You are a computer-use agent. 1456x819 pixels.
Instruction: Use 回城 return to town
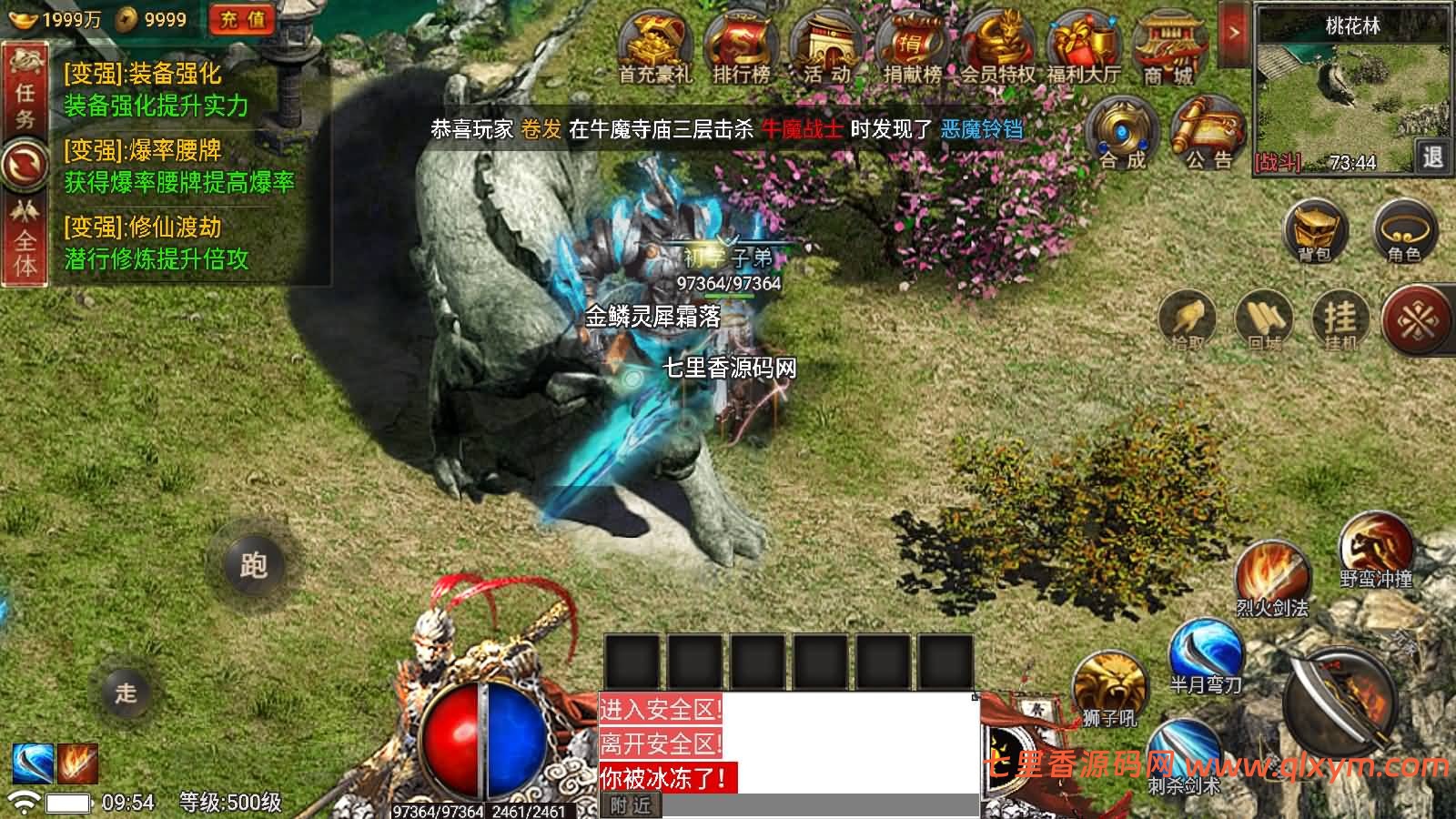1265,318
